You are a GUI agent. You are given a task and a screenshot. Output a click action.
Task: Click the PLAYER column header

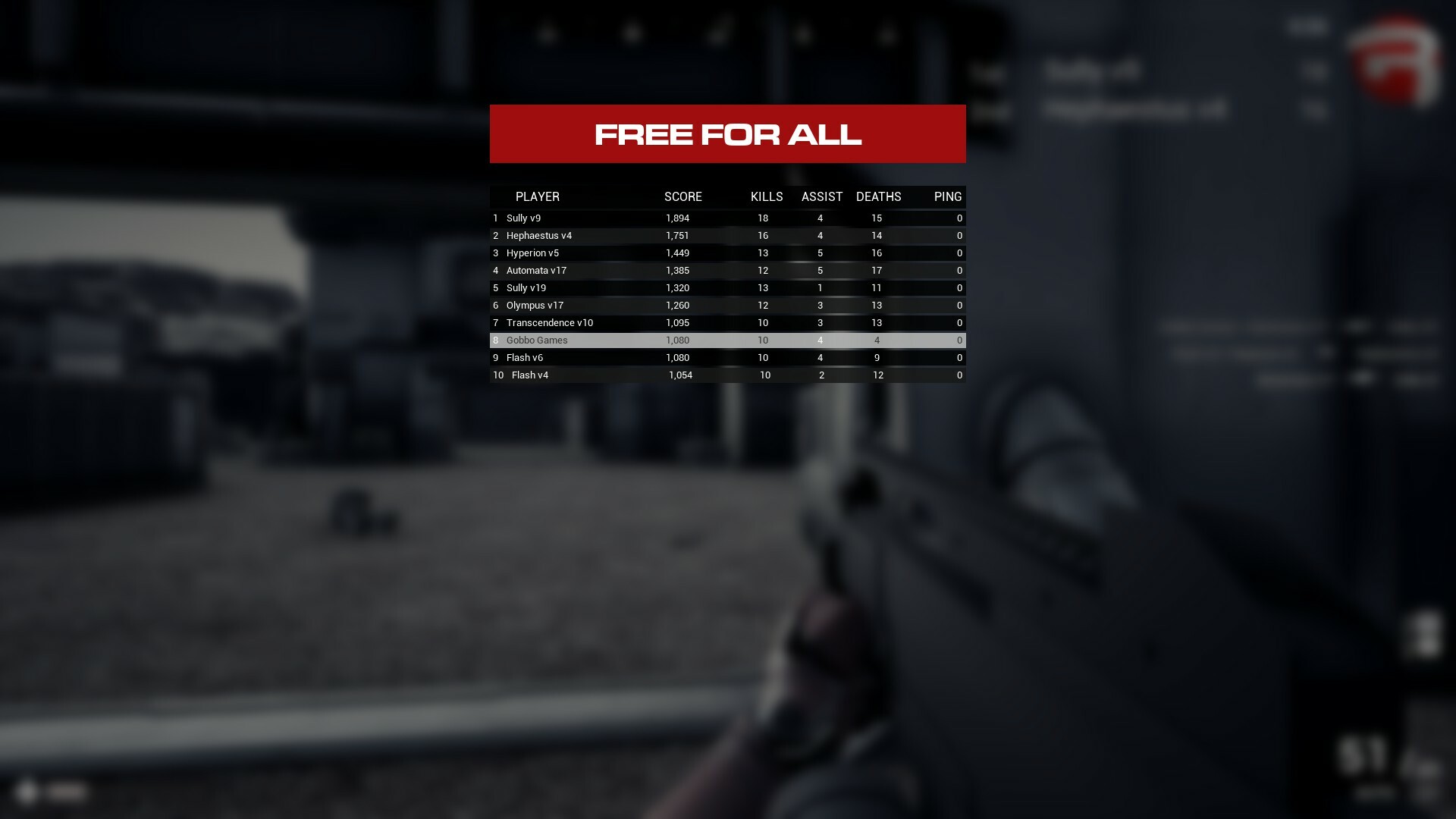[x=538, y=196]
